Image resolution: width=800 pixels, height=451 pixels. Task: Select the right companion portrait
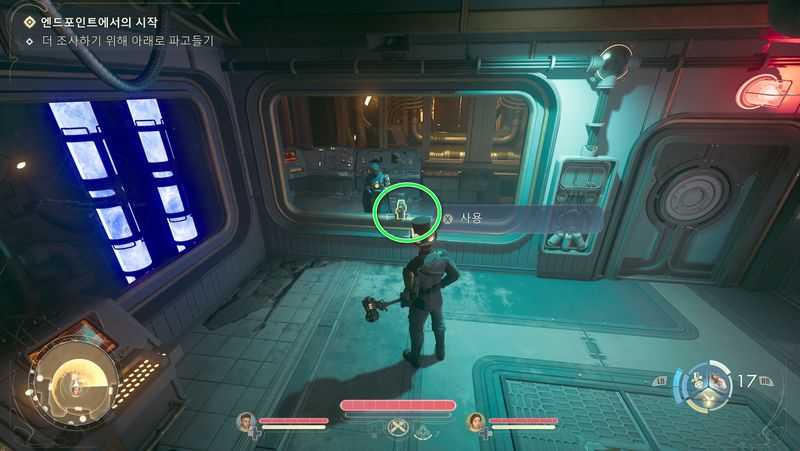[x=475, y=421]
